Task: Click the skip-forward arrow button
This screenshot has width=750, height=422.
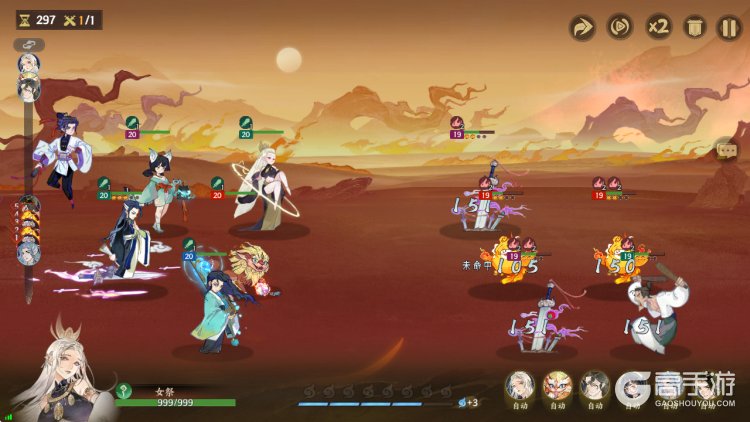Action: click(x=582, y=27)
